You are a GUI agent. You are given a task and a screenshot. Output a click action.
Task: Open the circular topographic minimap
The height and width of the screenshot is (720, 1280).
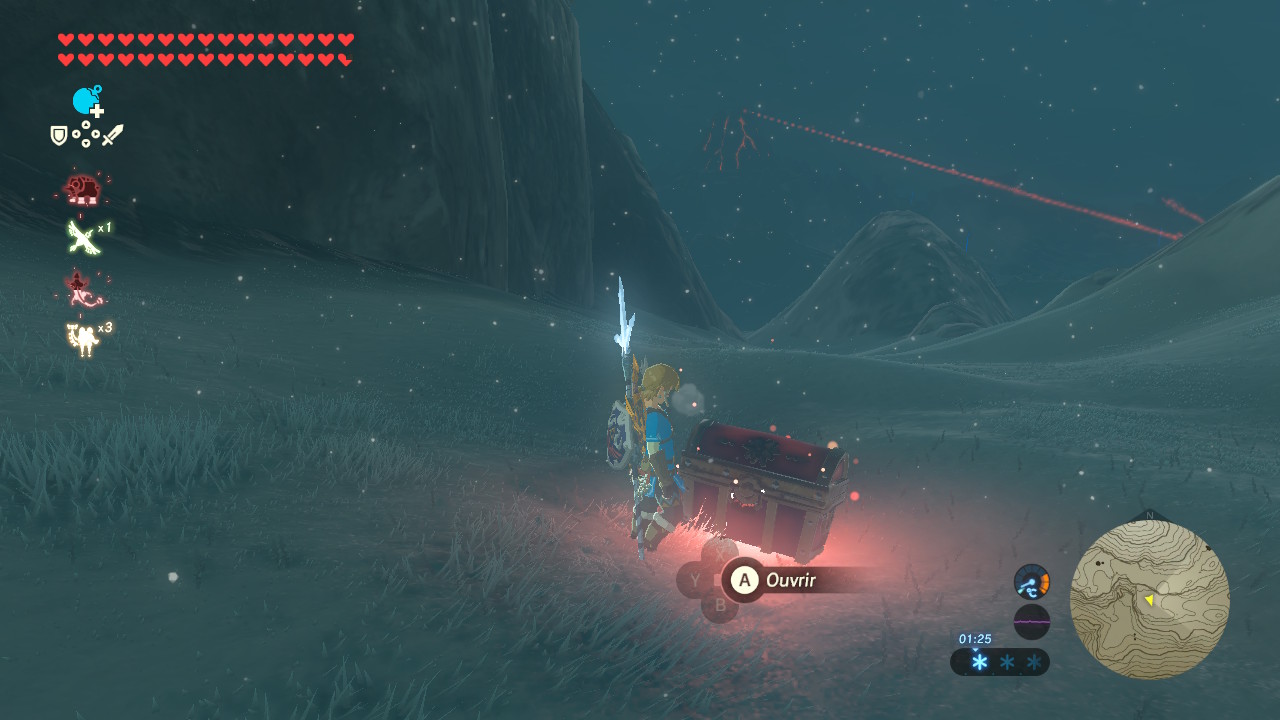click(1149, 599)
